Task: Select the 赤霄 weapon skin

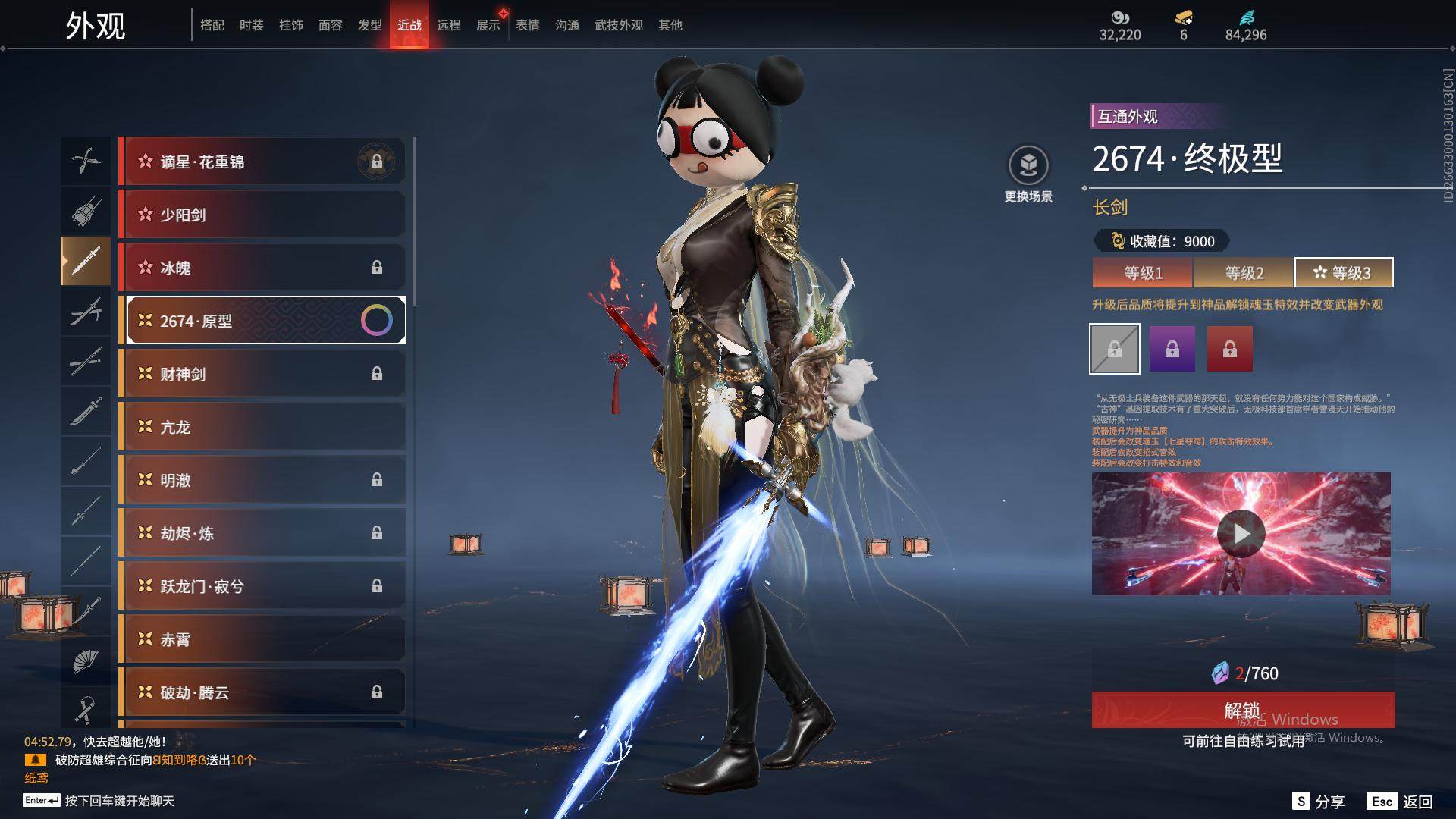Action: pyautogui.click(x=262, y=639)
